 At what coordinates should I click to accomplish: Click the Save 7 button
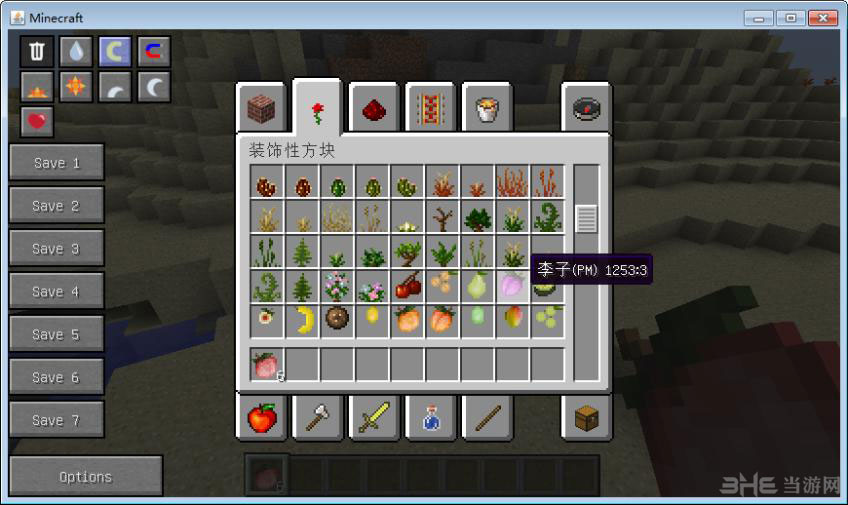tap(56, 421)
